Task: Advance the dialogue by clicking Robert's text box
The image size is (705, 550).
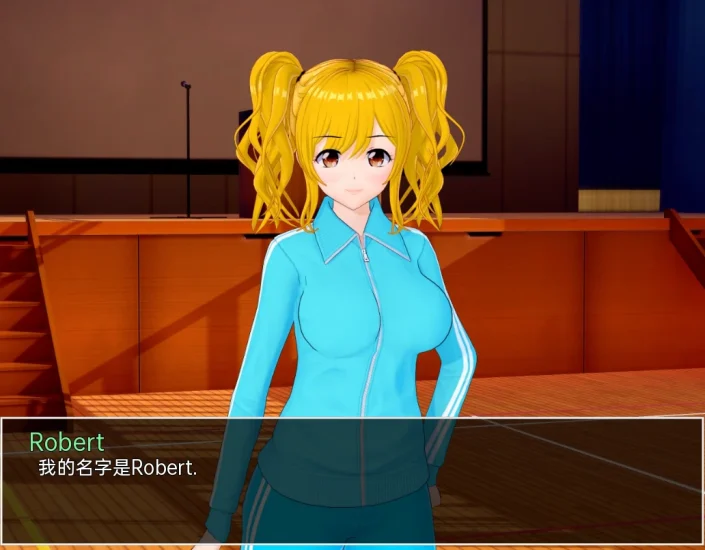Action: [352, 482]
